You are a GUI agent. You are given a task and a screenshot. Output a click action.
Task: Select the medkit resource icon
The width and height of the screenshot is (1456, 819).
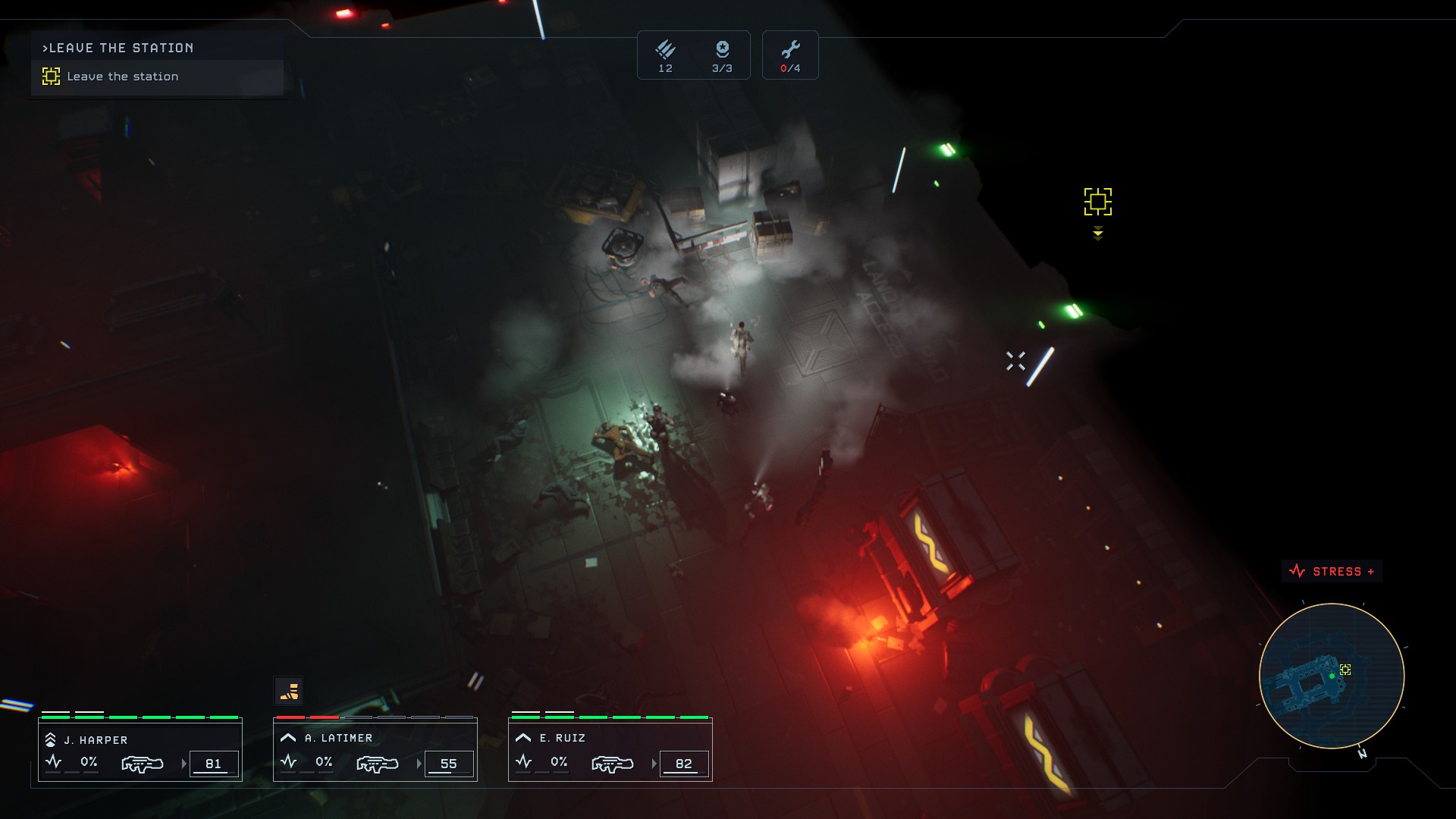(x=722, y=50)
